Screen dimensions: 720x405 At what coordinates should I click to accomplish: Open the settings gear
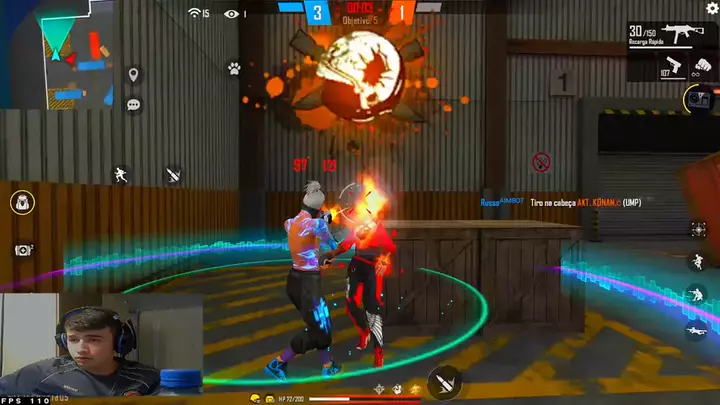point(712,8)
